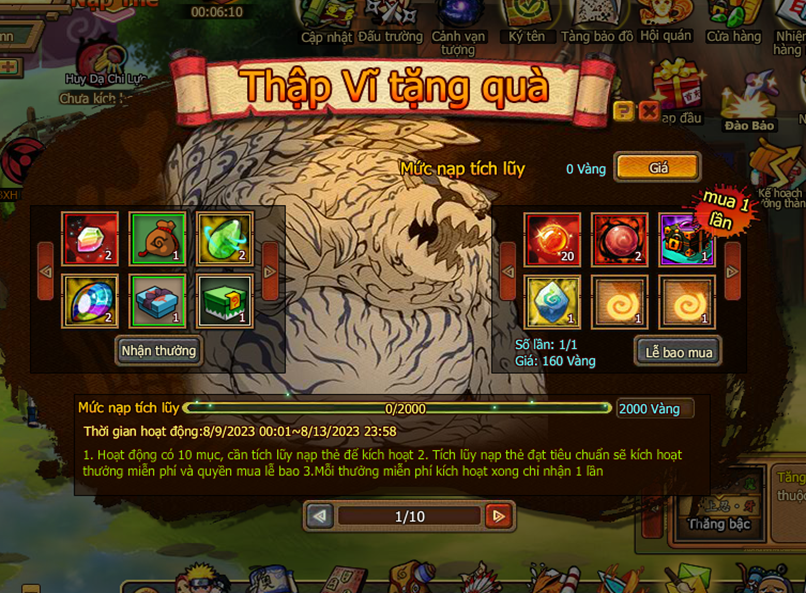The image size is (806, 593).
Task: Choose the locked purple treasure chest item
Action: pyautogui.click(x=686, y=238)
